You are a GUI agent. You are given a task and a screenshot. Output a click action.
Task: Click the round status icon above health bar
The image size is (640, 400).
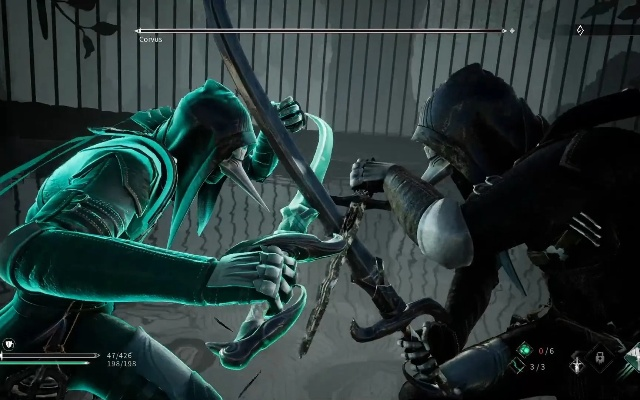pyautogui.click(x=10, y=344)
